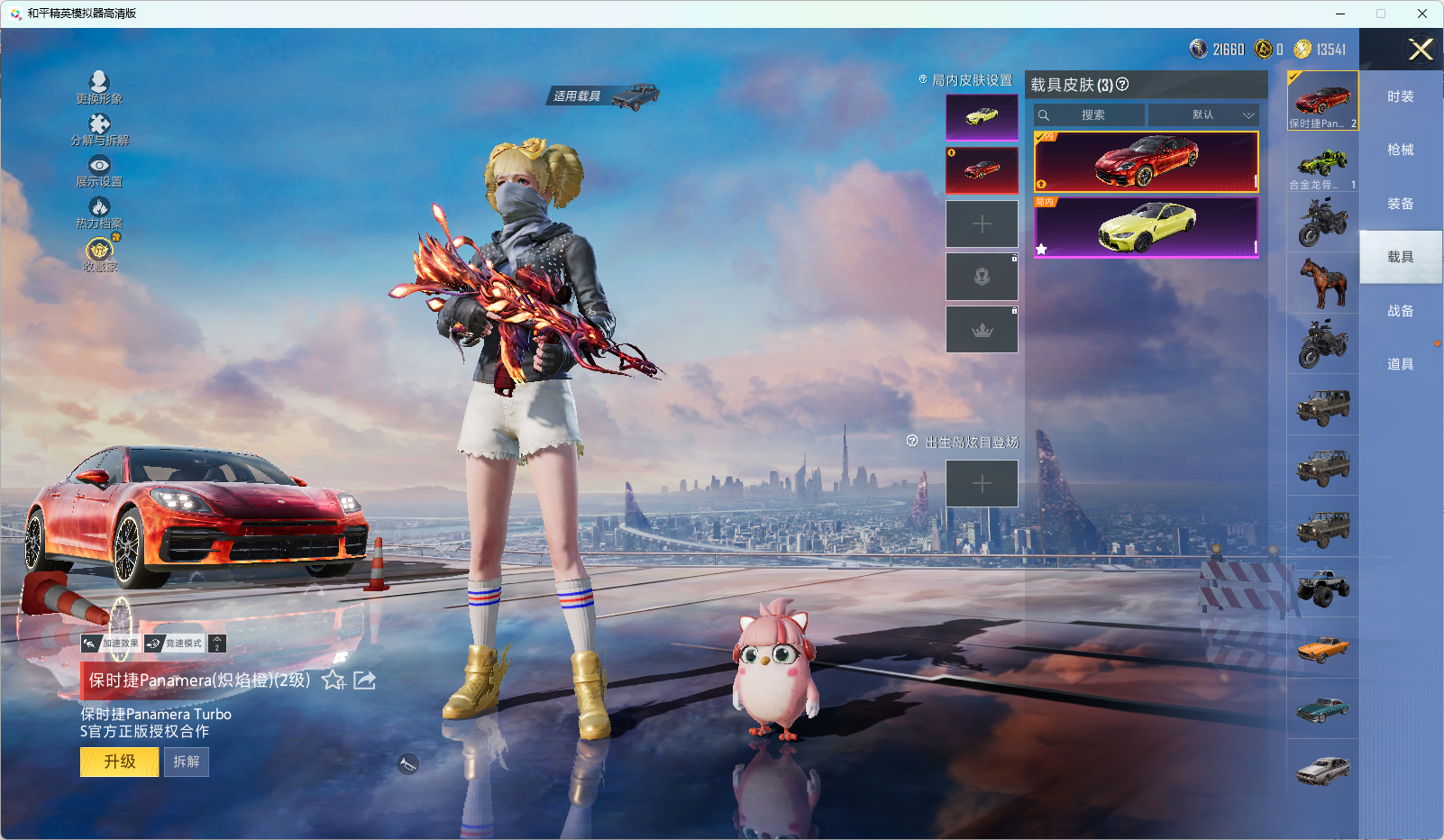Screen dimensions: 1444x840
Task: Open 分解与拆解 menu
Action: click(99, 129)
